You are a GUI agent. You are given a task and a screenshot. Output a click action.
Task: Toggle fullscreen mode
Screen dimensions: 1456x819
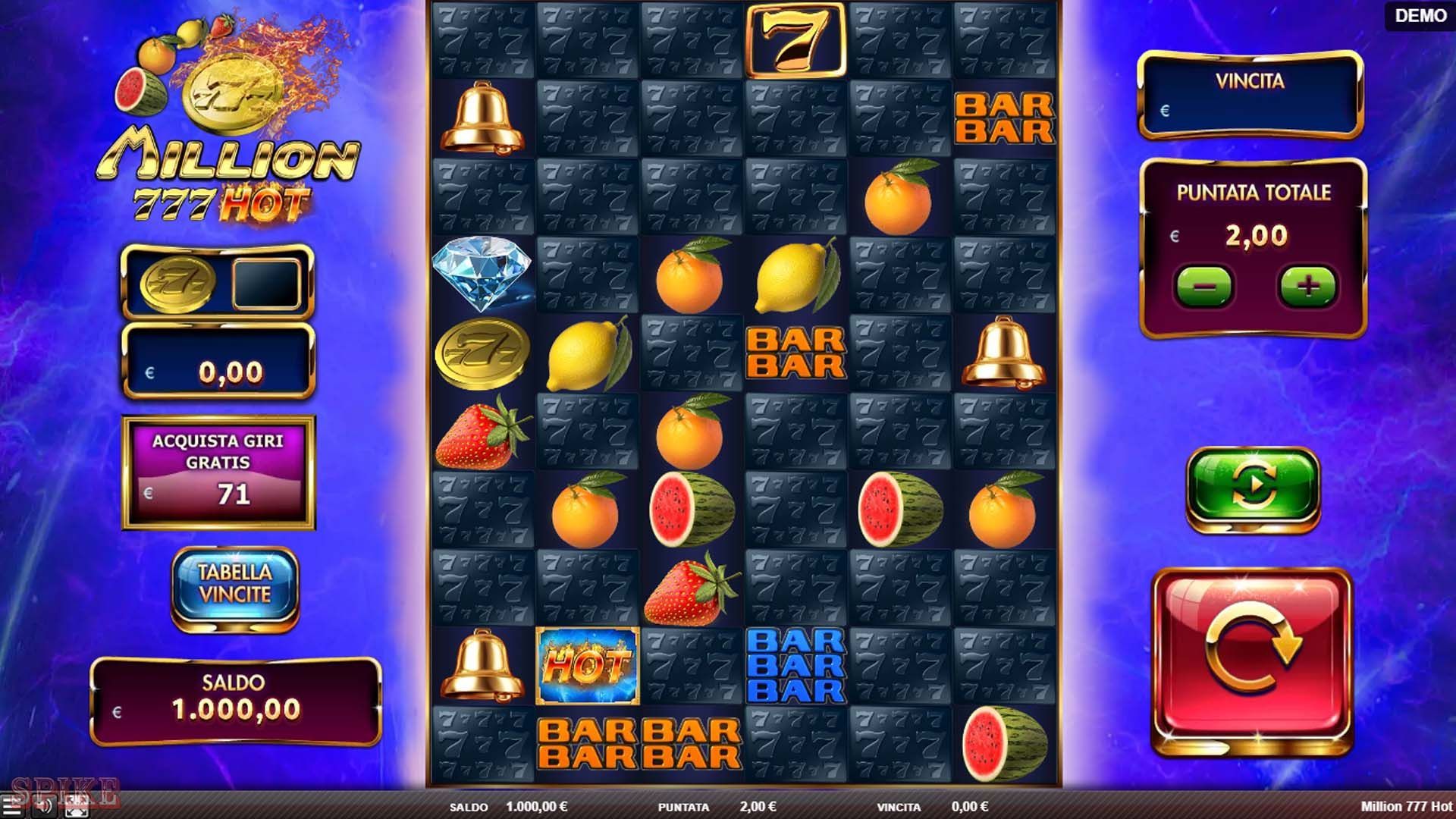pyautogui.click(x=76, y=805)
